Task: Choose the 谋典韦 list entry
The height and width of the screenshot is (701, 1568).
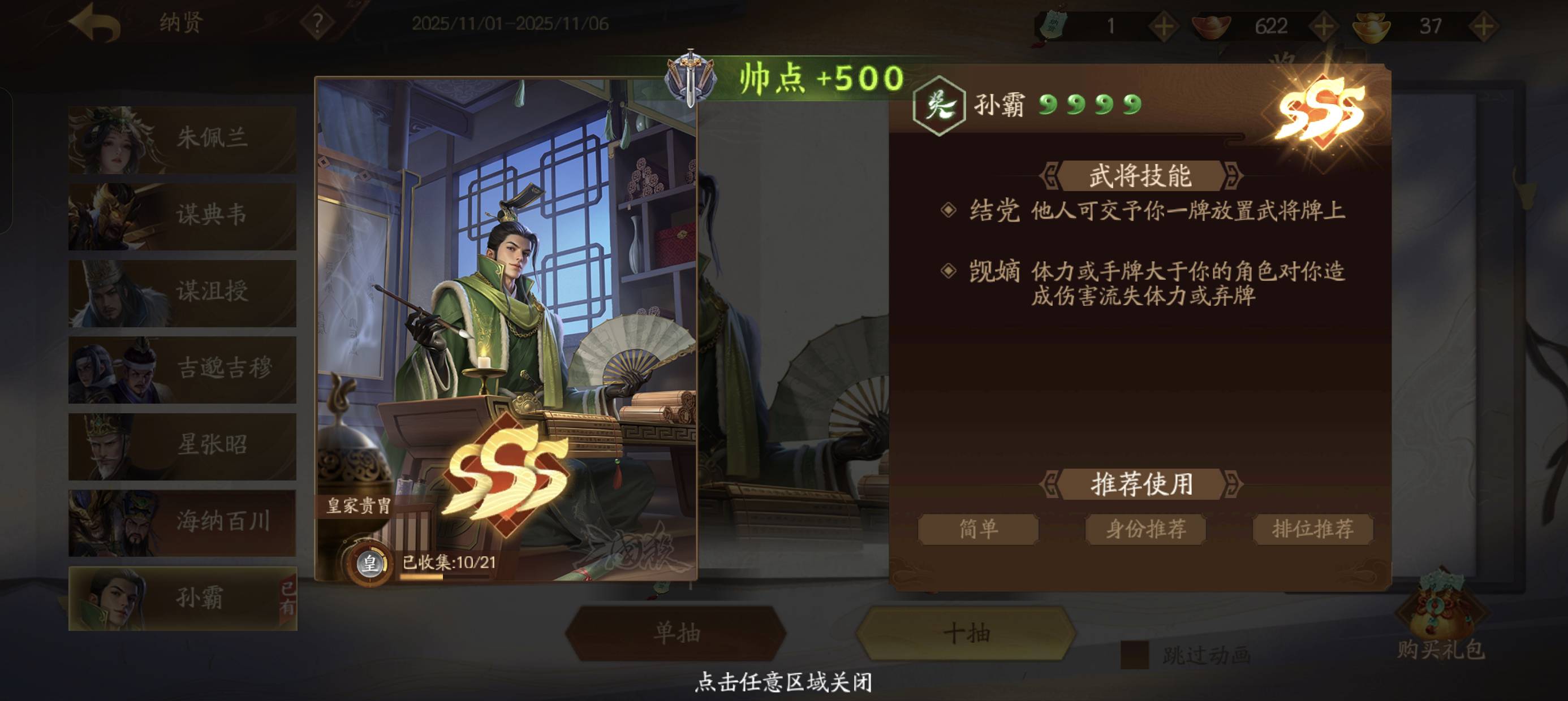Action: [182, 215]
